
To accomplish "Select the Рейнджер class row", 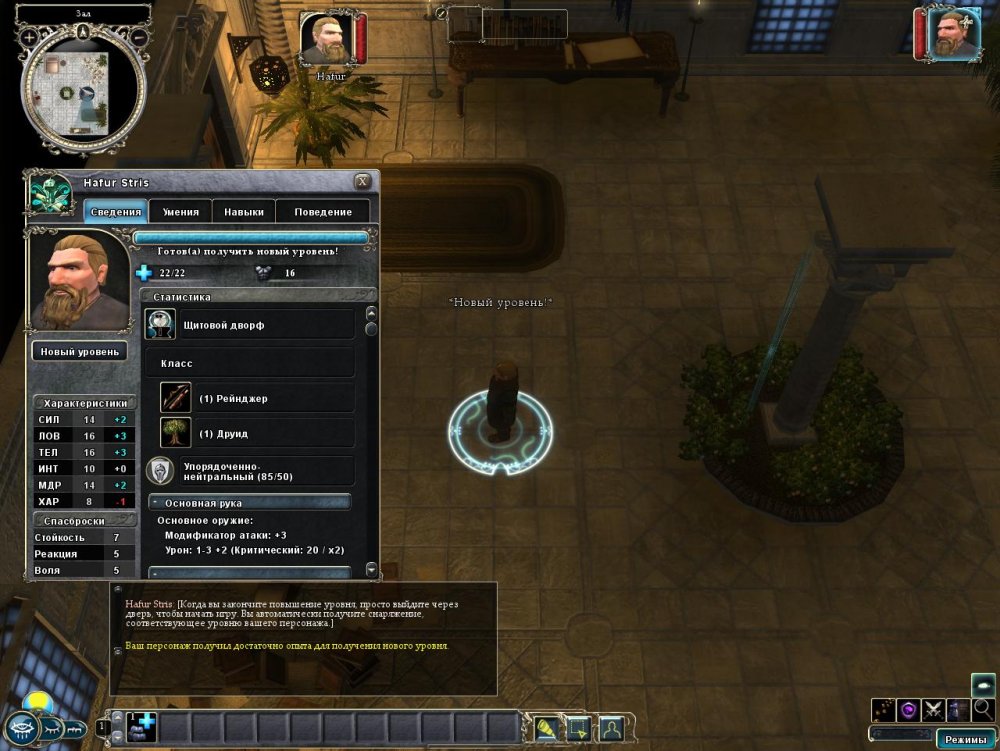I will (256, 398).
